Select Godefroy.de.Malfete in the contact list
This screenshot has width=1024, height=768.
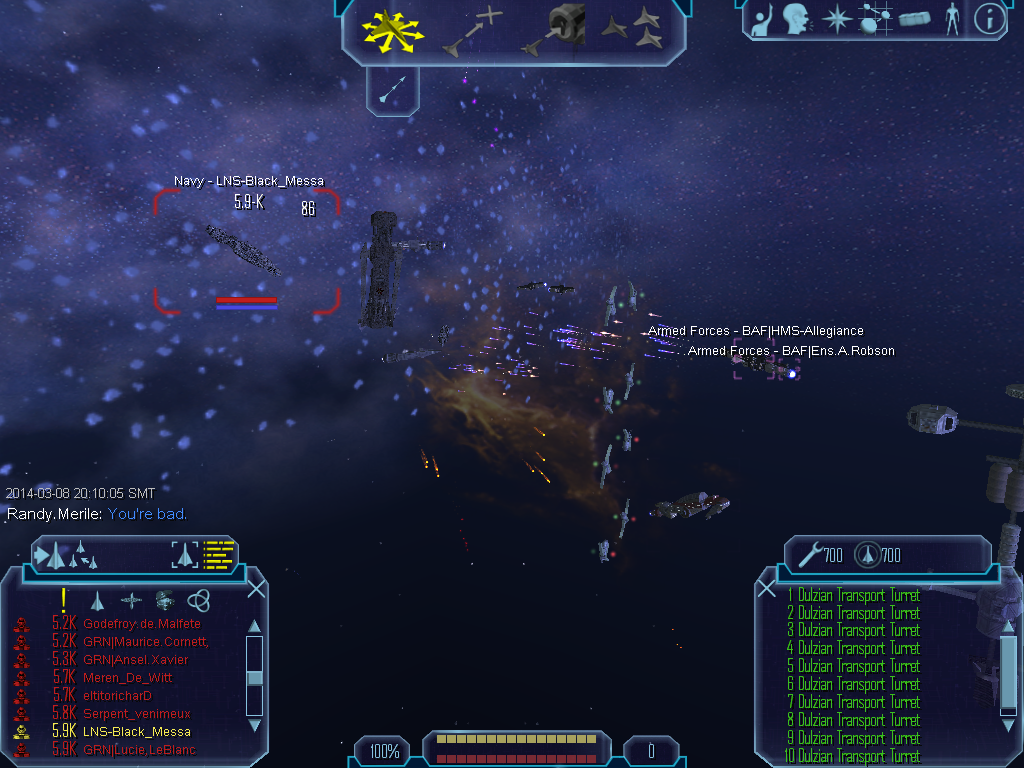coord(143,624)
